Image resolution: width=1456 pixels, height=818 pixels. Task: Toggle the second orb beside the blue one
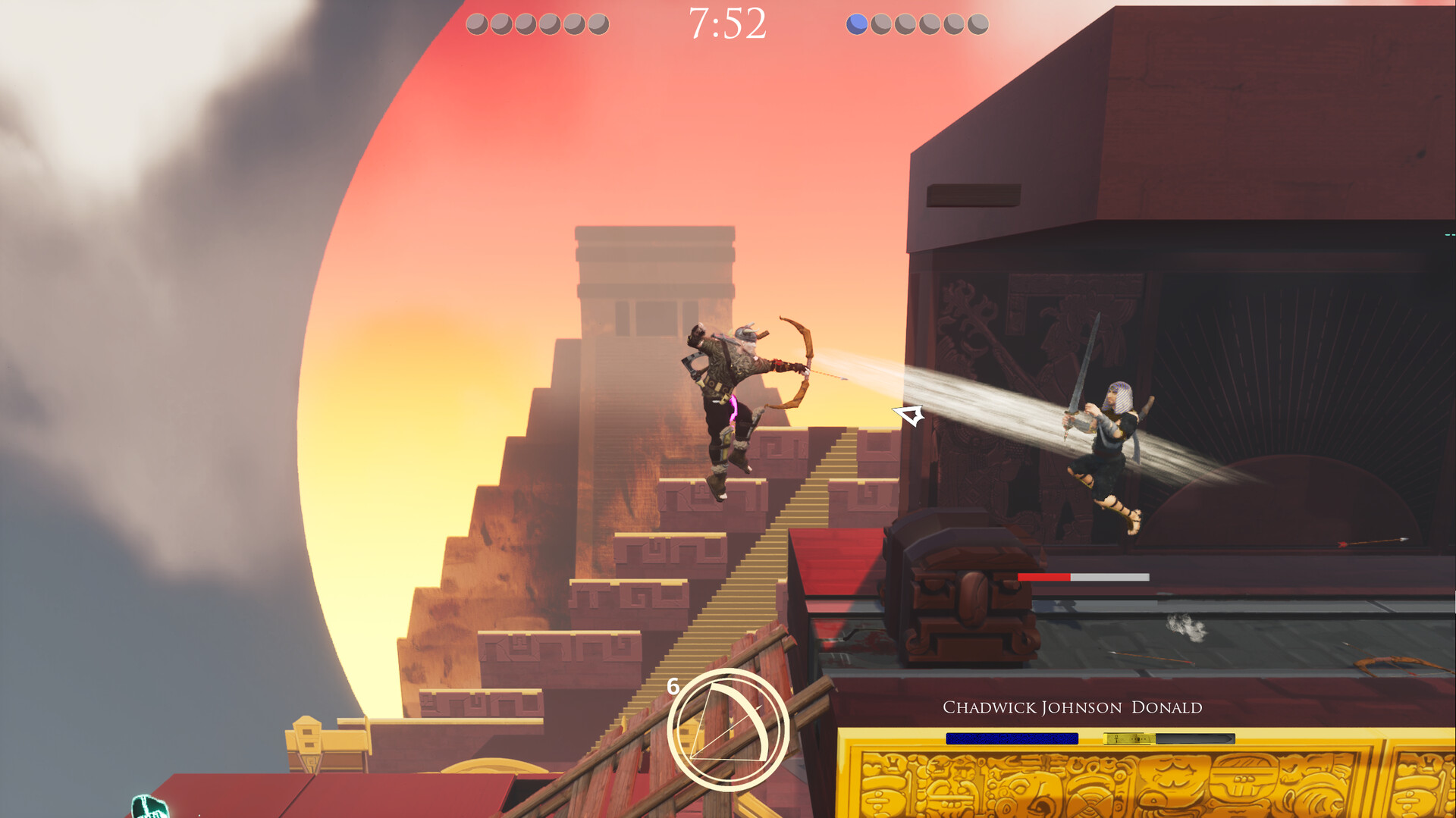[880, 24]
